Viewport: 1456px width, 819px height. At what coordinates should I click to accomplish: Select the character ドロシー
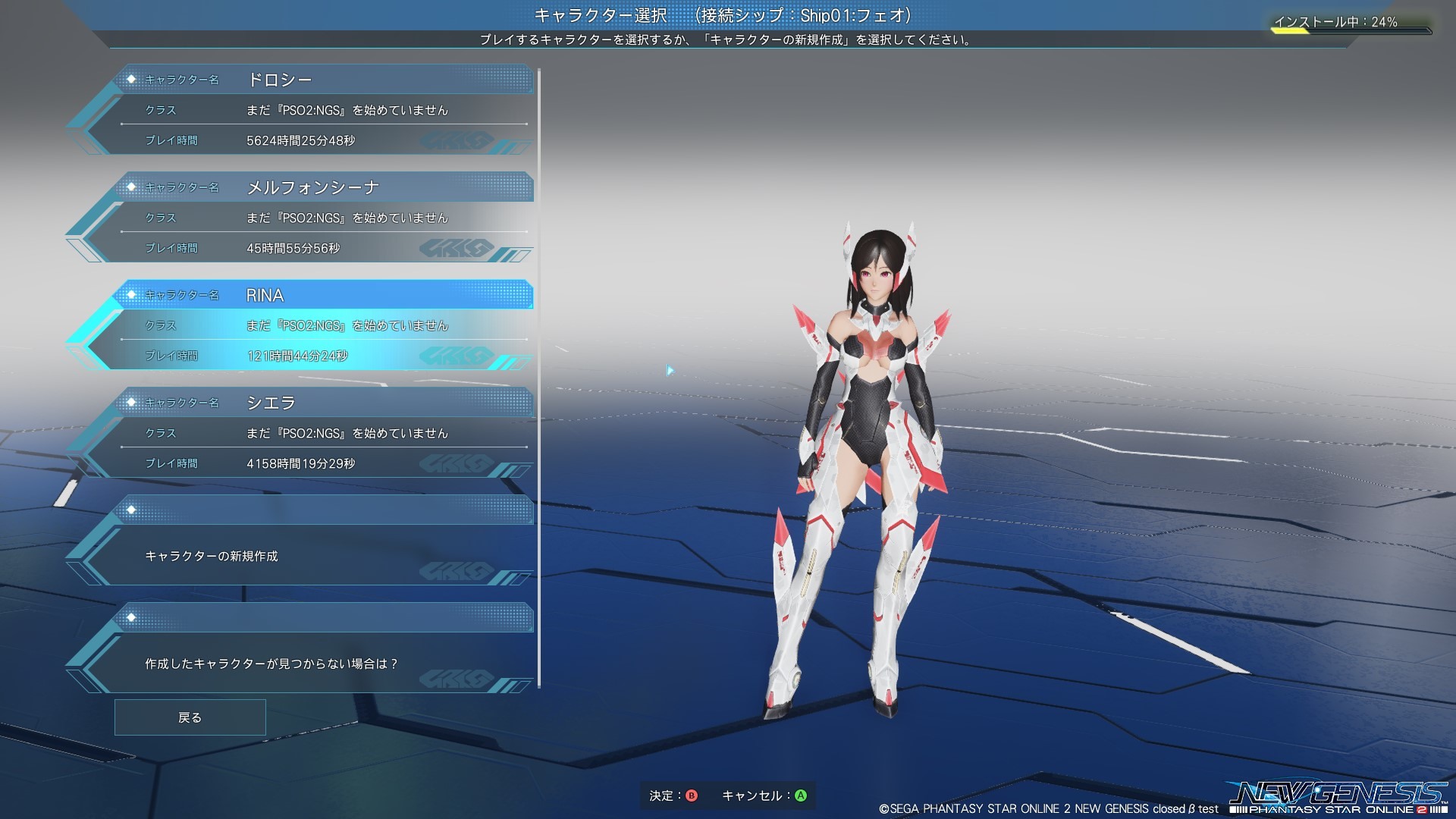point(318,110)
